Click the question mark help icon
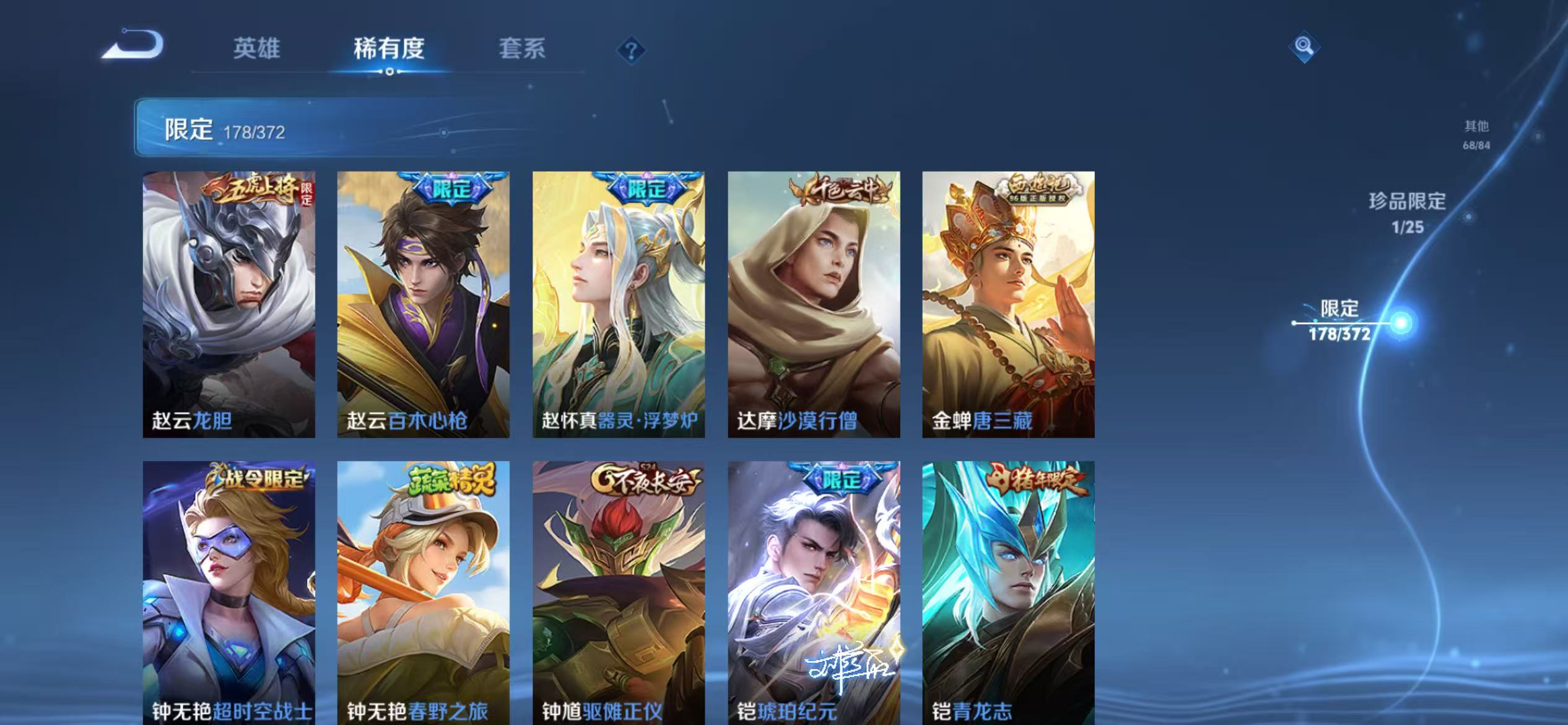The width and height of the screenshot is (1568, 725). tap(630, 51)
